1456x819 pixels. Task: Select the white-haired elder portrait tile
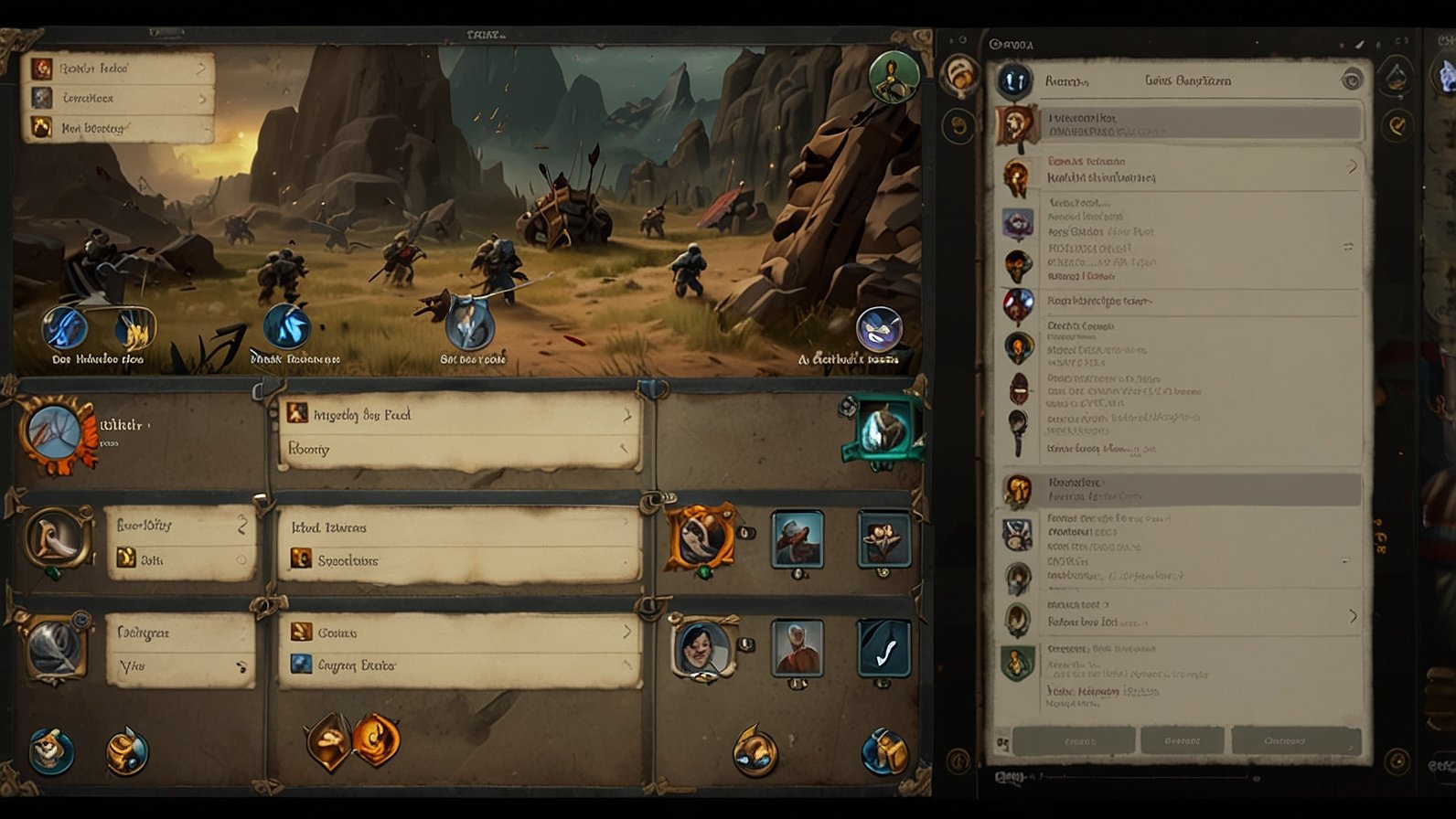(797, 648)
